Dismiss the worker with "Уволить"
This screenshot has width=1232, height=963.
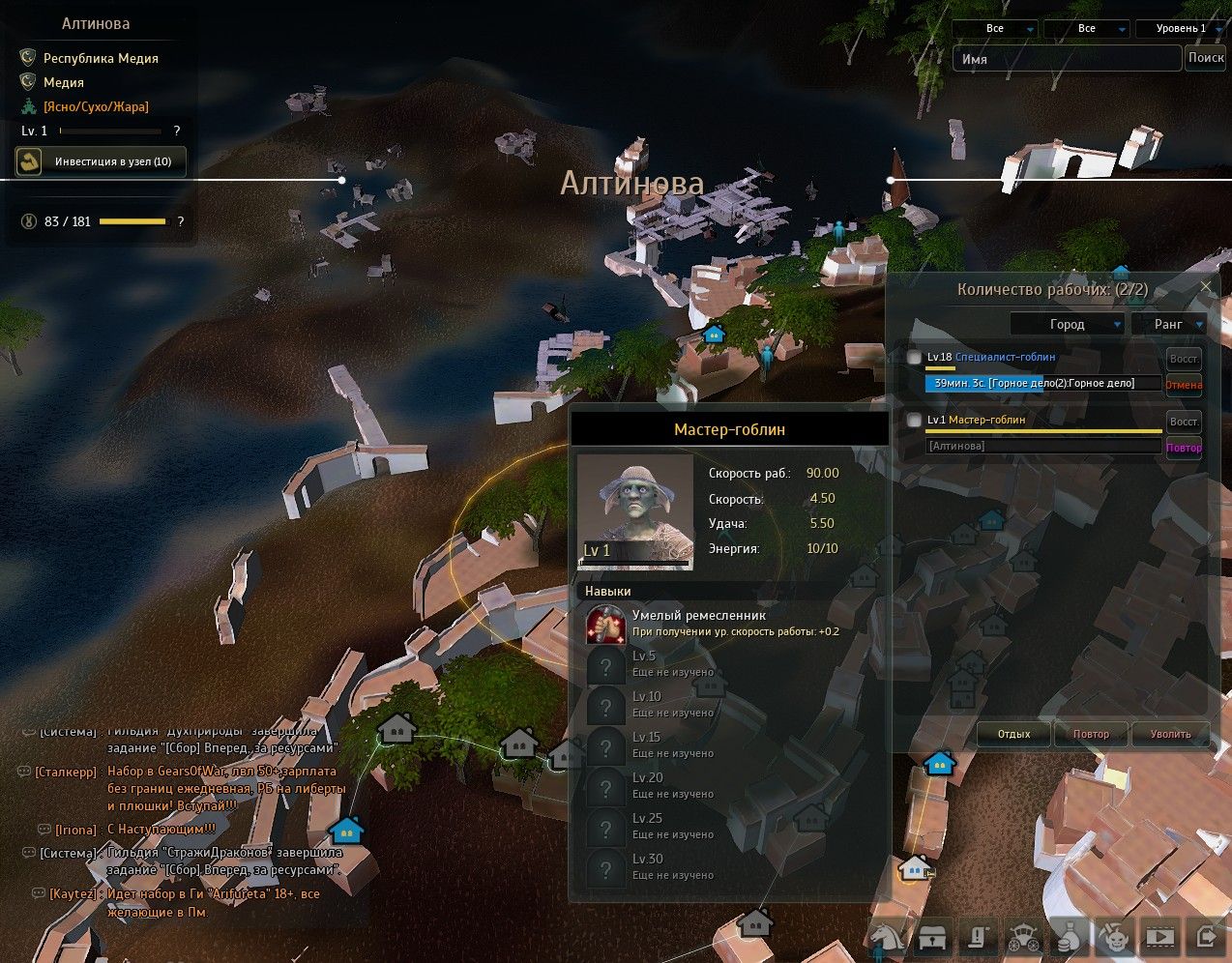(x=1170, y=734)
